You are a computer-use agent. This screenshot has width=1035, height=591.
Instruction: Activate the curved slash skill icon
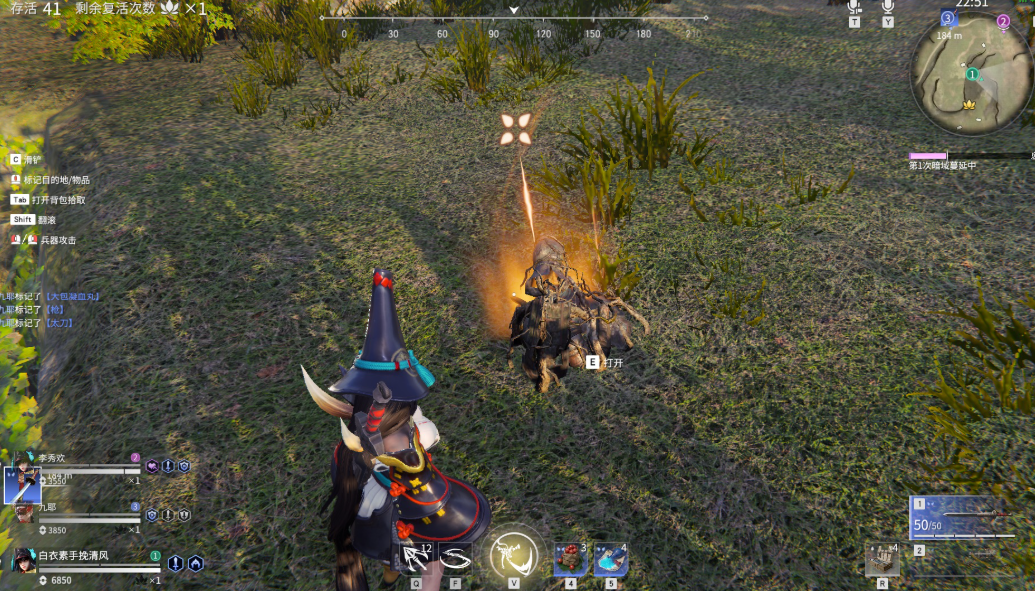tap(455, 558)
